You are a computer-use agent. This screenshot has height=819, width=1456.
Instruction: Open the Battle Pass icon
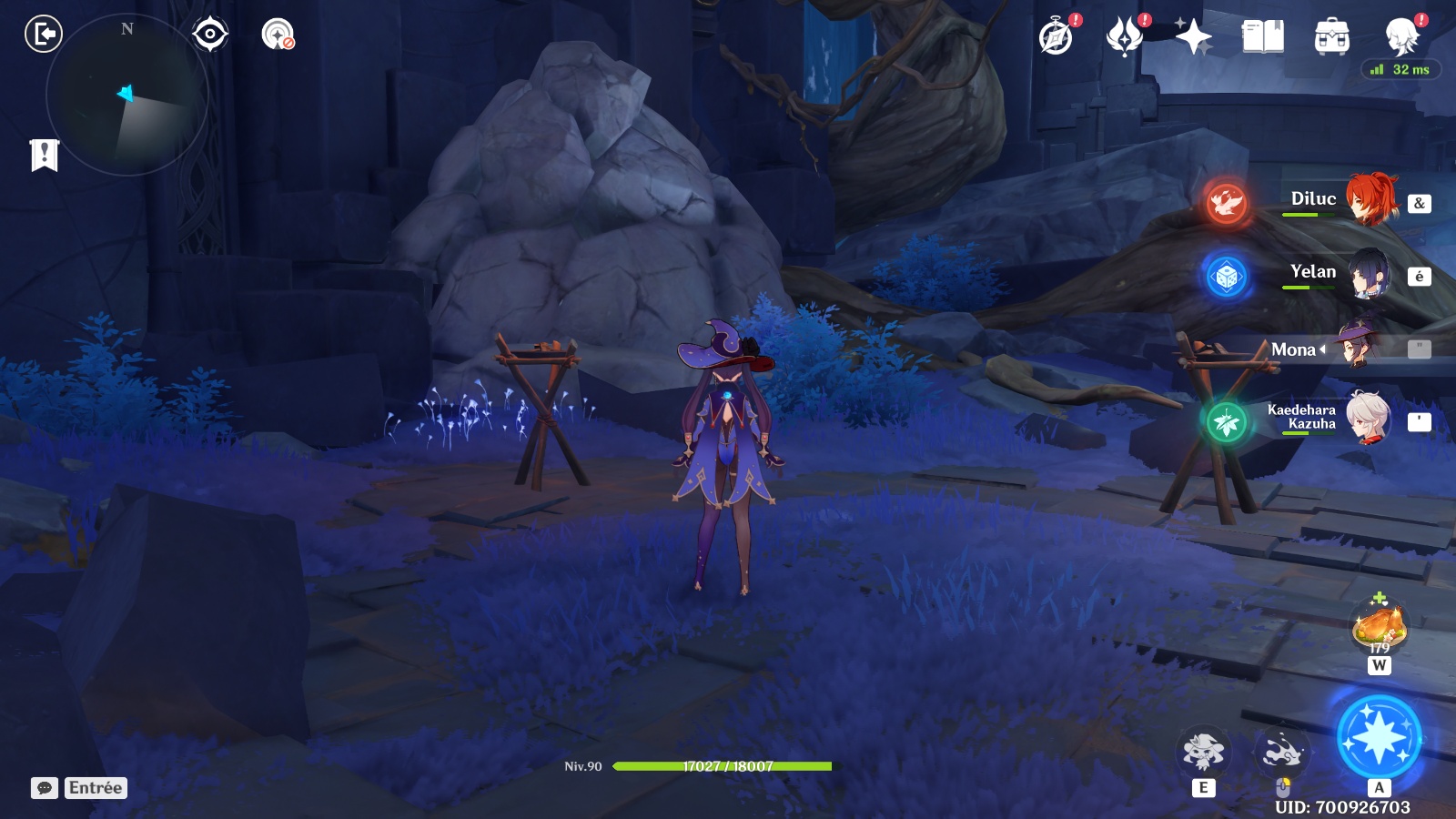pyautogui.click(x=1125, y=37)
